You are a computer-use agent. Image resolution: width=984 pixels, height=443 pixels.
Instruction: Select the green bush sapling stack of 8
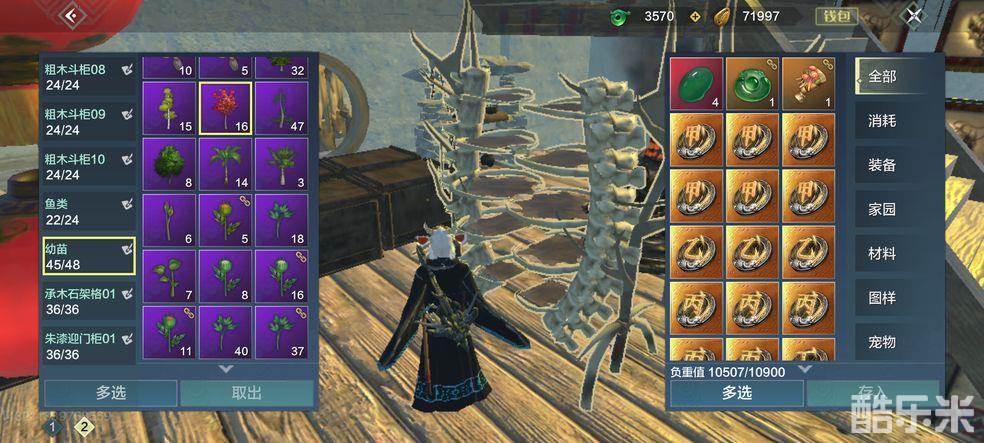tap(169, 164)
